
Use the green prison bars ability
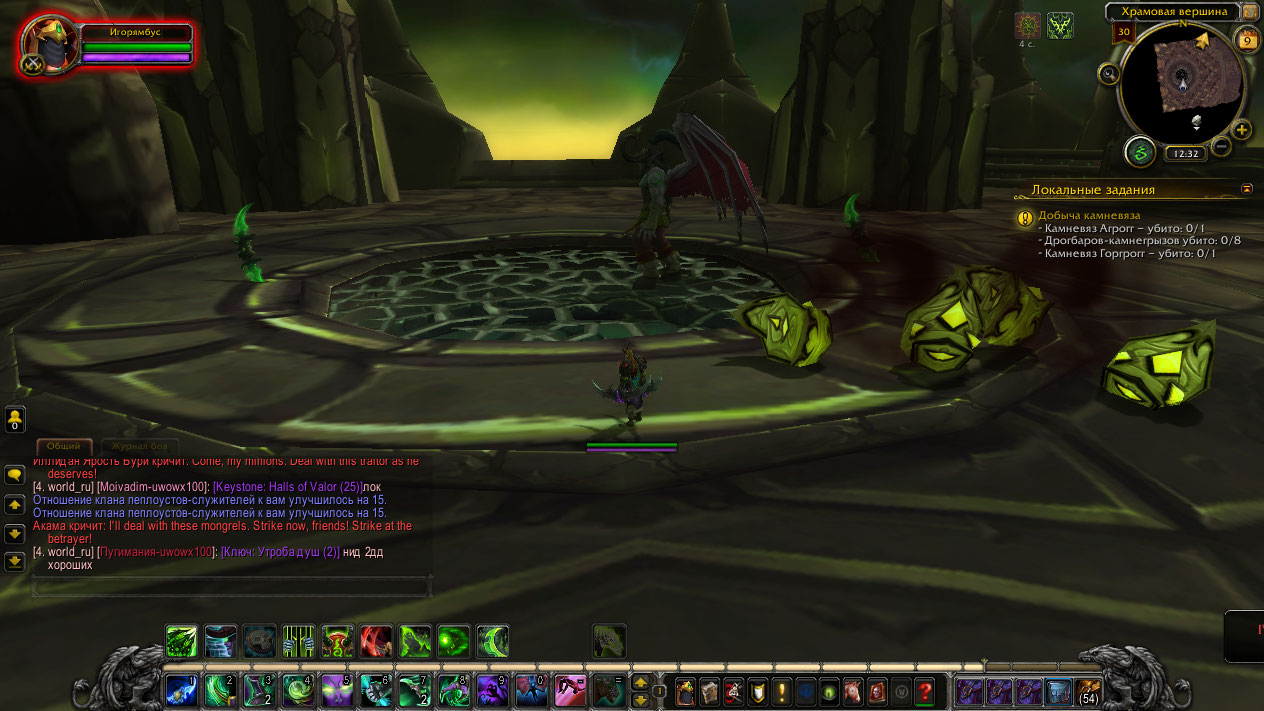(x=298, y=641)
